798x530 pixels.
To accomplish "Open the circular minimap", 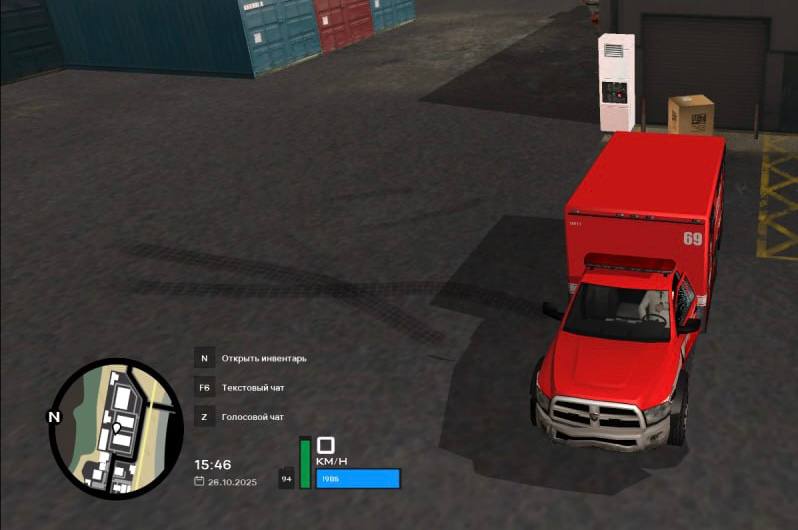I will click(x=116, y=430).
